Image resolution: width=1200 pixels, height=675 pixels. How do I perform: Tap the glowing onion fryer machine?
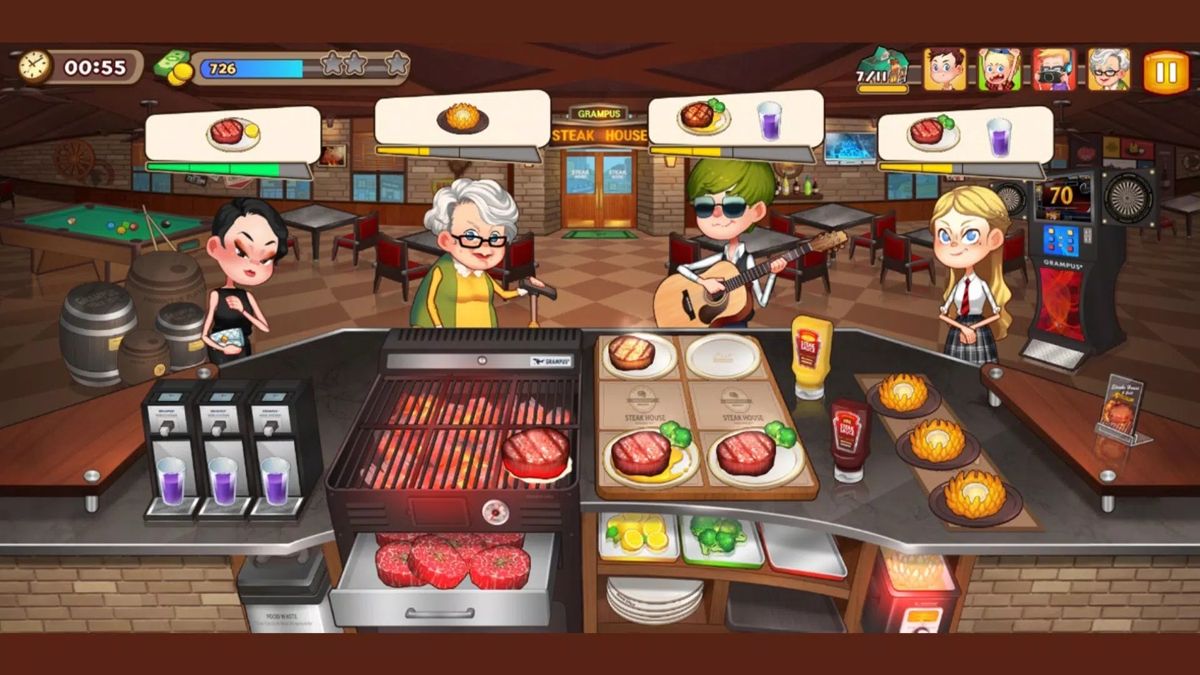coord(912,592)
